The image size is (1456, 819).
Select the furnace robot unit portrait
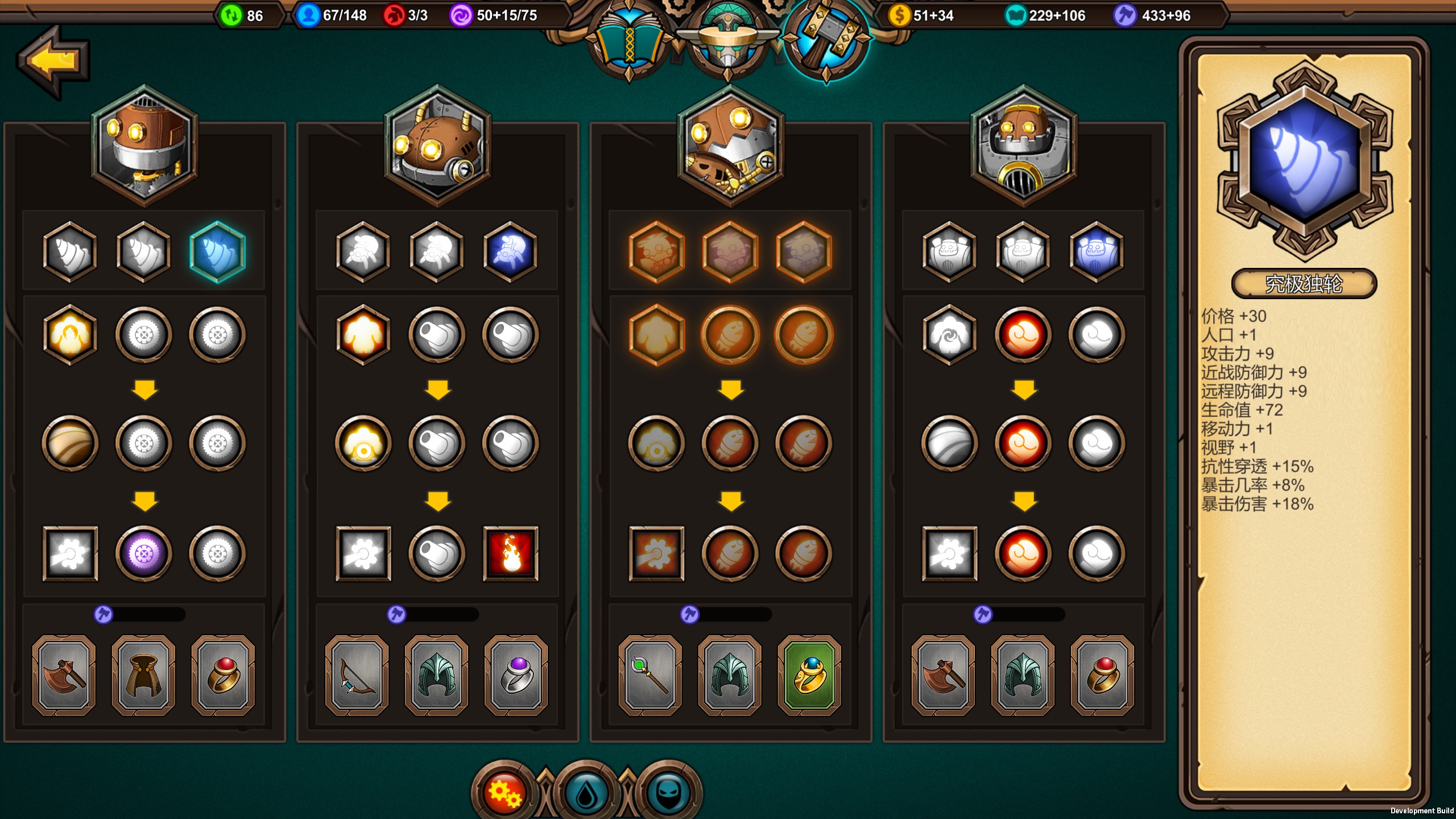[1024, 145]
